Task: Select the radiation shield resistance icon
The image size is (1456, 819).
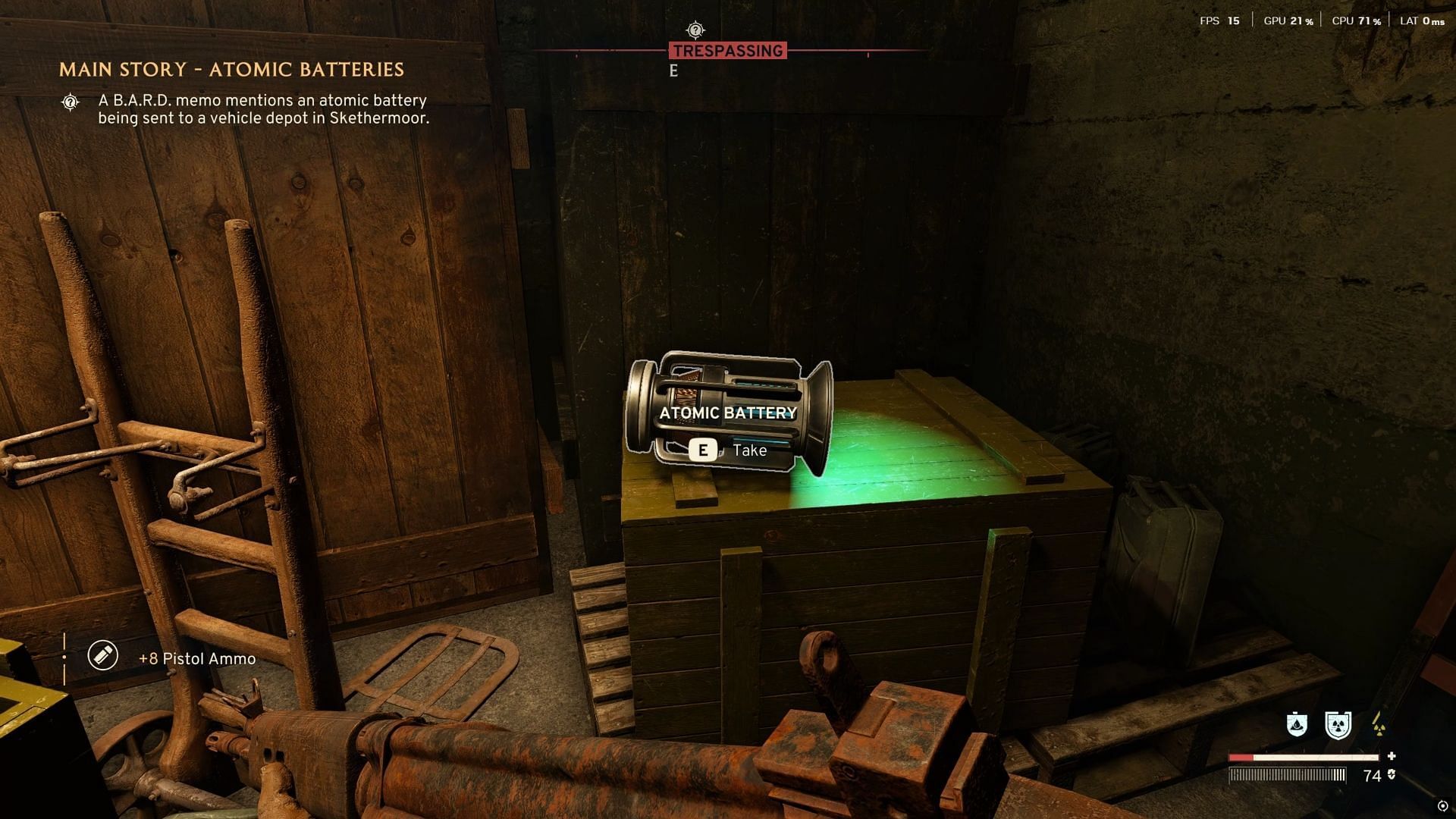Action: 1338,725
